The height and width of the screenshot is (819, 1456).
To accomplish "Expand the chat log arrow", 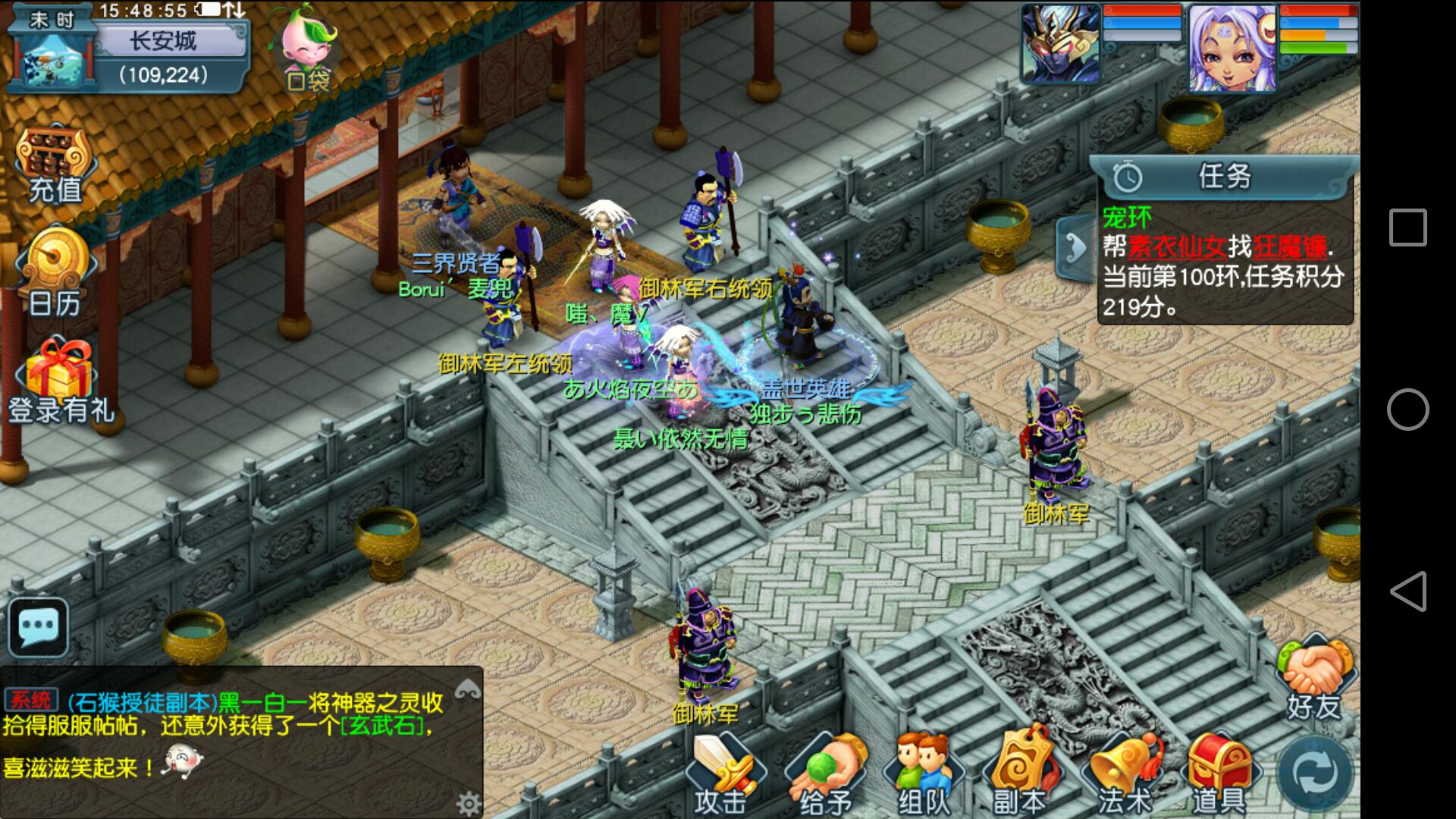I will point(467,689).
